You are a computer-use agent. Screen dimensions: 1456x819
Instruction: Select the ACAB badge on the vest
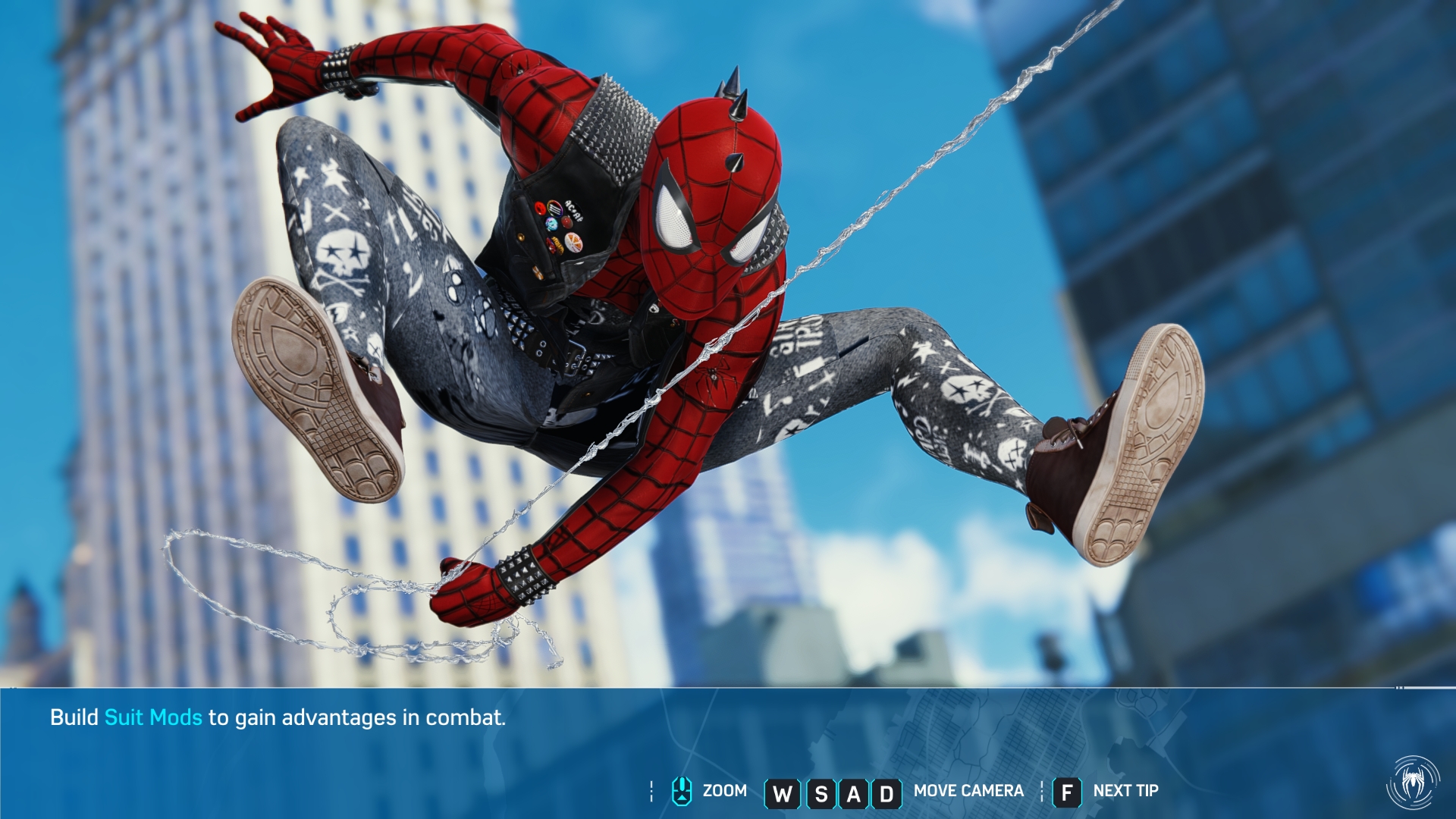point(573,212)
